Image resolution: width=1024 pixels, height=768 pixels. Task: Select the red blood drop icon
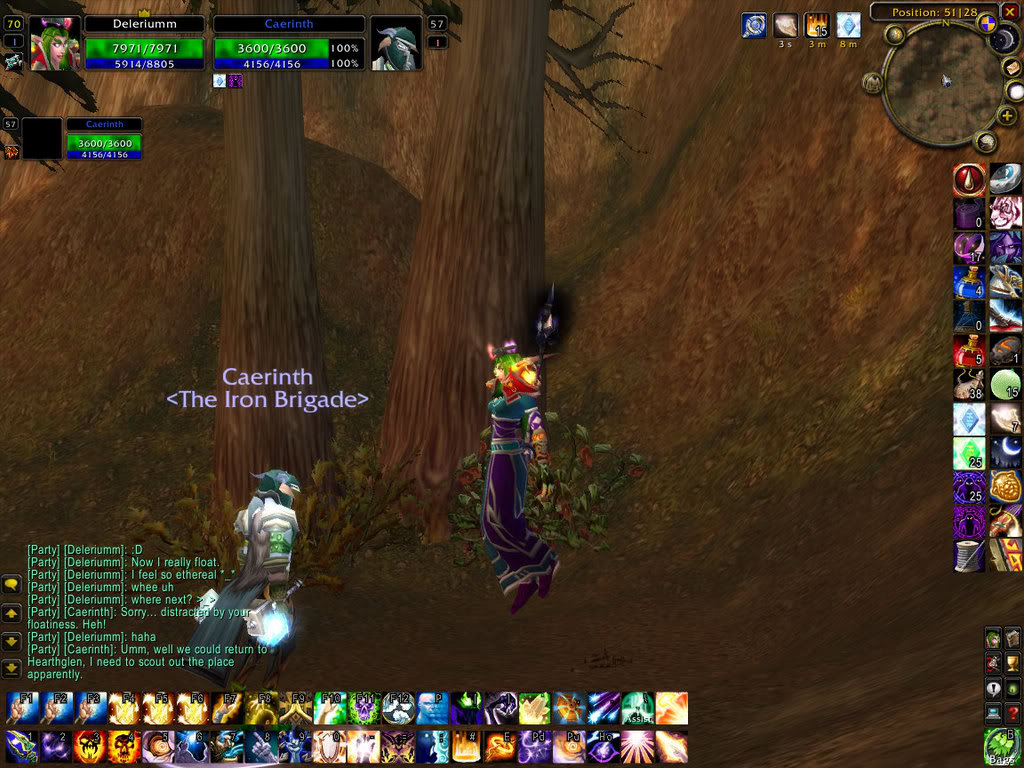click(969, 180)
